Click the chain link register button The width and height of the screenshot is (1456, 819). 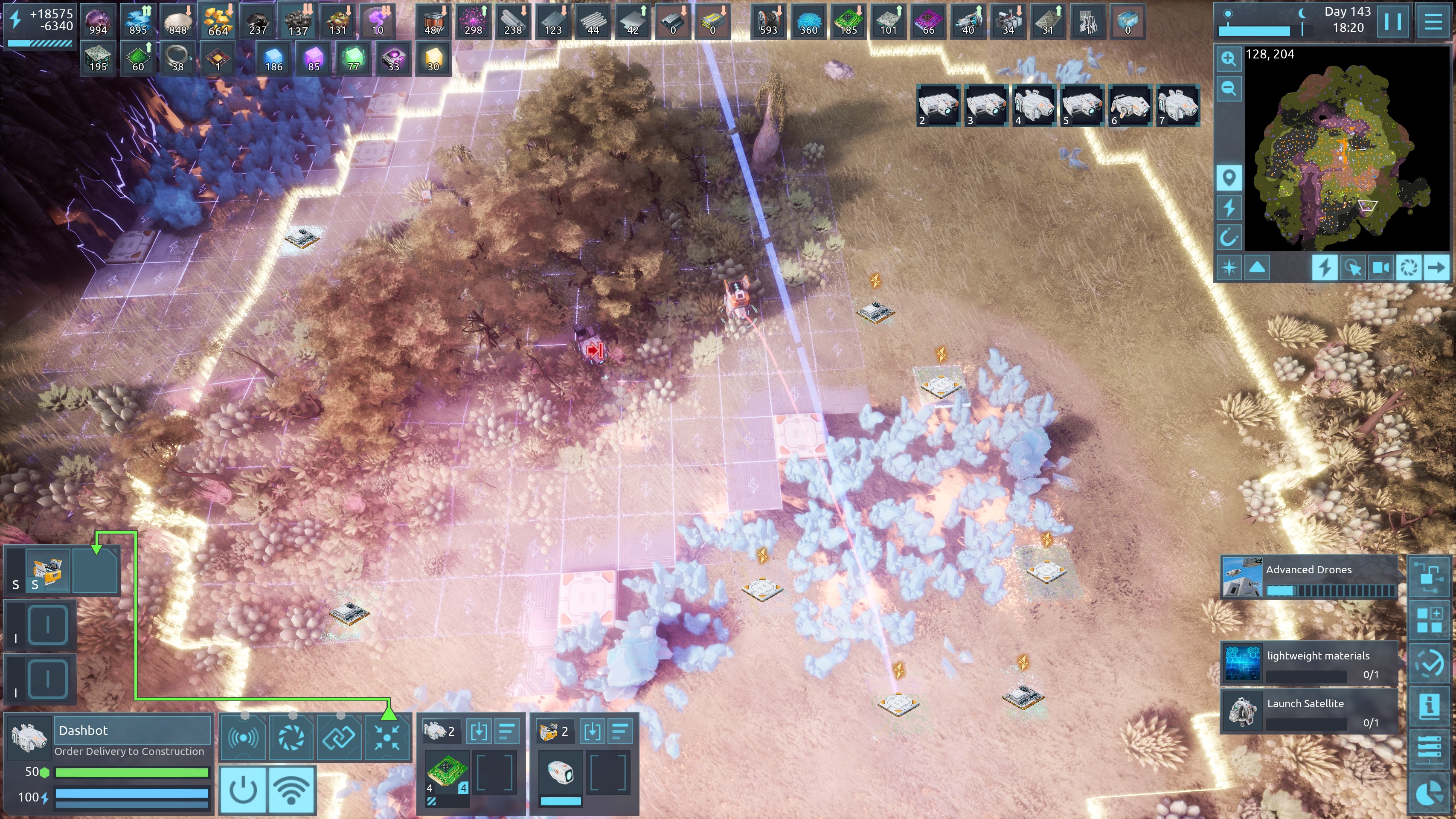(339, 737)
